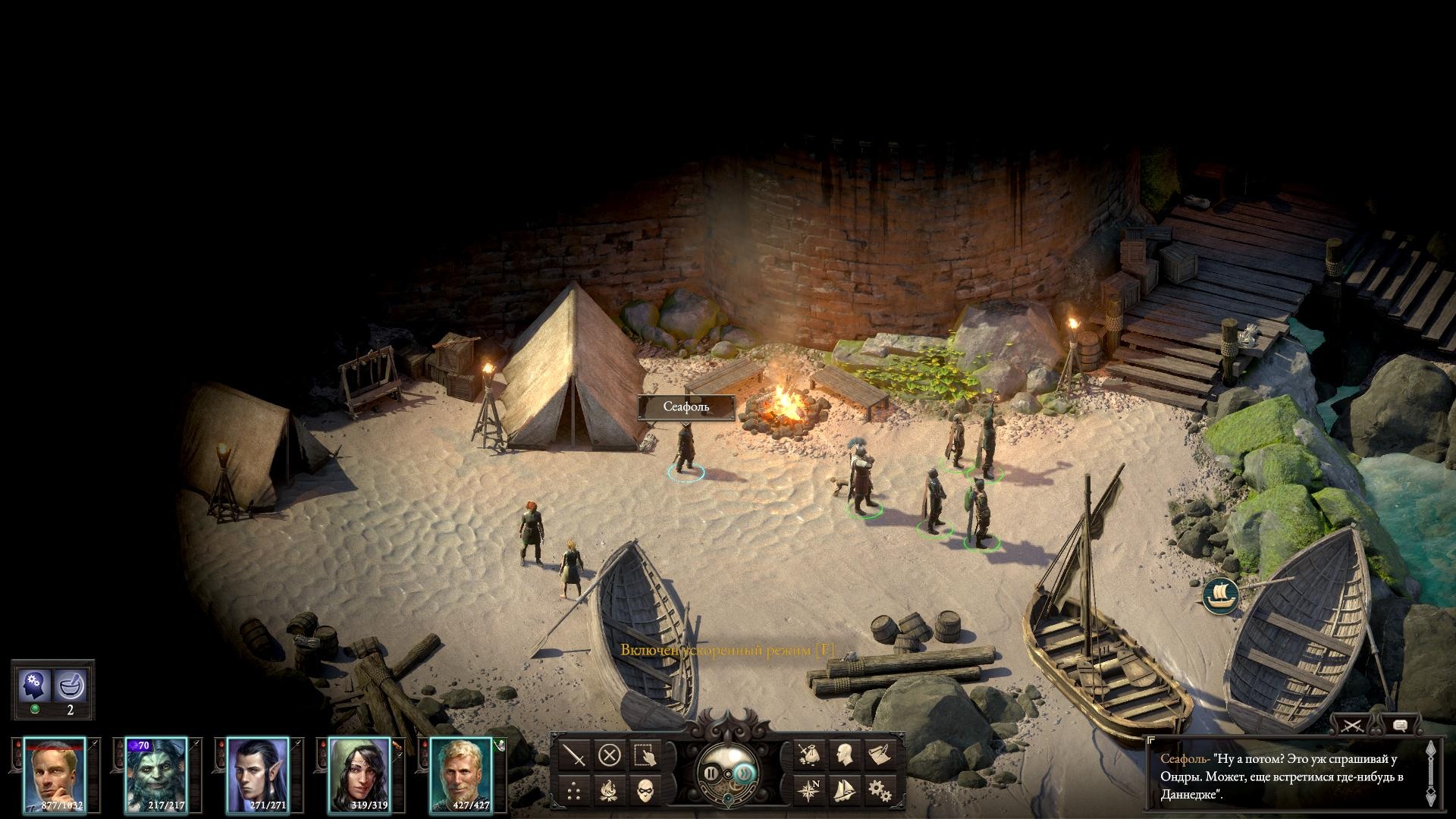Expand the dialogue log panel corner arrow
Image resolution: width=1456 pixels, height=819 pixels.
(x=1150, y=739)
